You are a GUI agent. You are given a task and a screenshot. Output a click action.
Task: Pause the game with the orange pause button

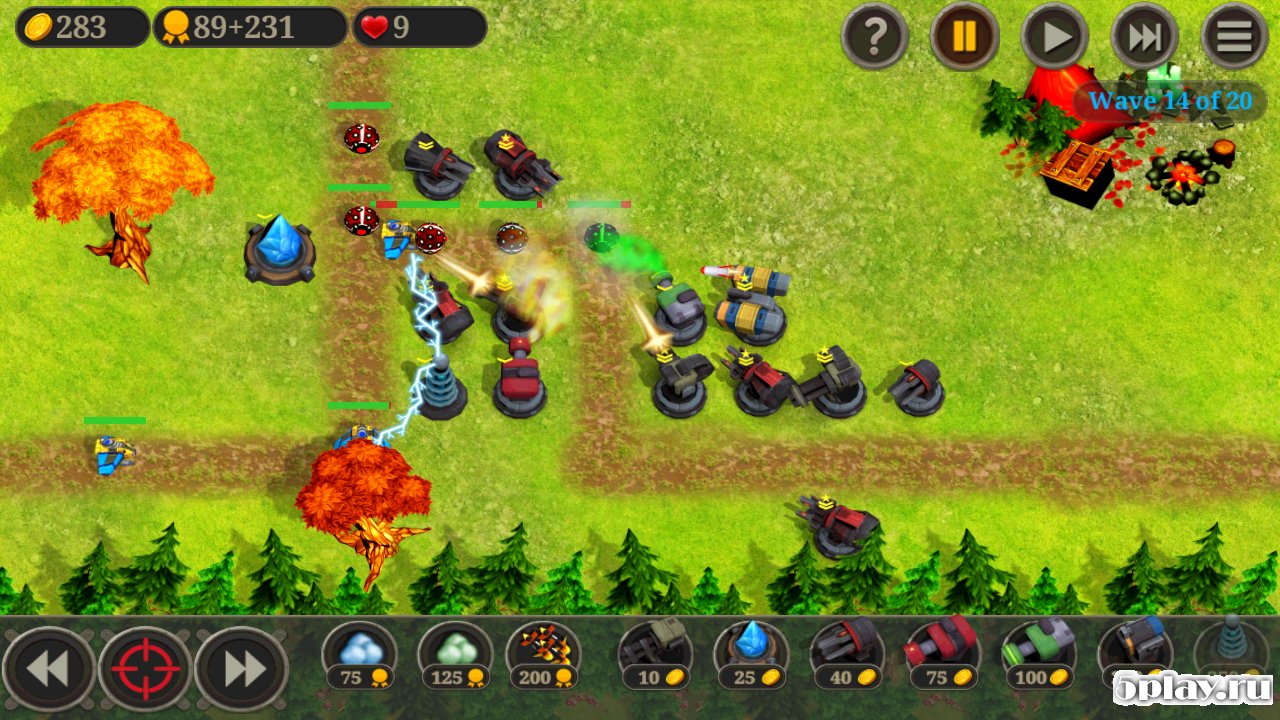965,37
